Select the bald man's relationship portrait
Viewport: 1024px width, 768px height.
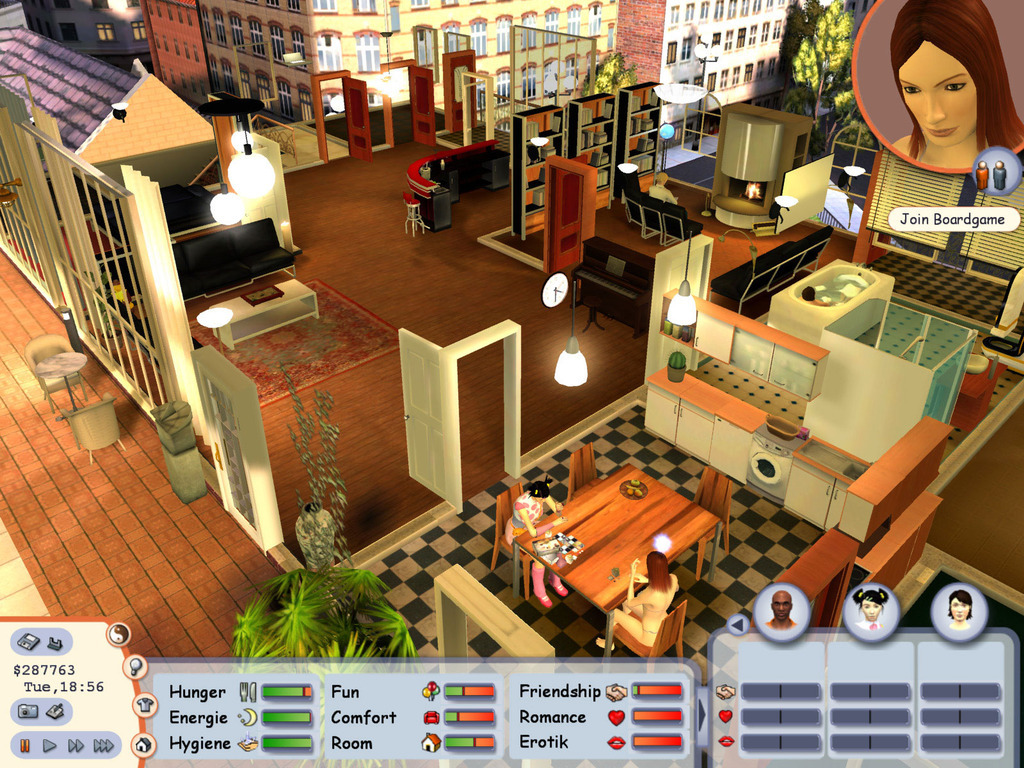781,610
